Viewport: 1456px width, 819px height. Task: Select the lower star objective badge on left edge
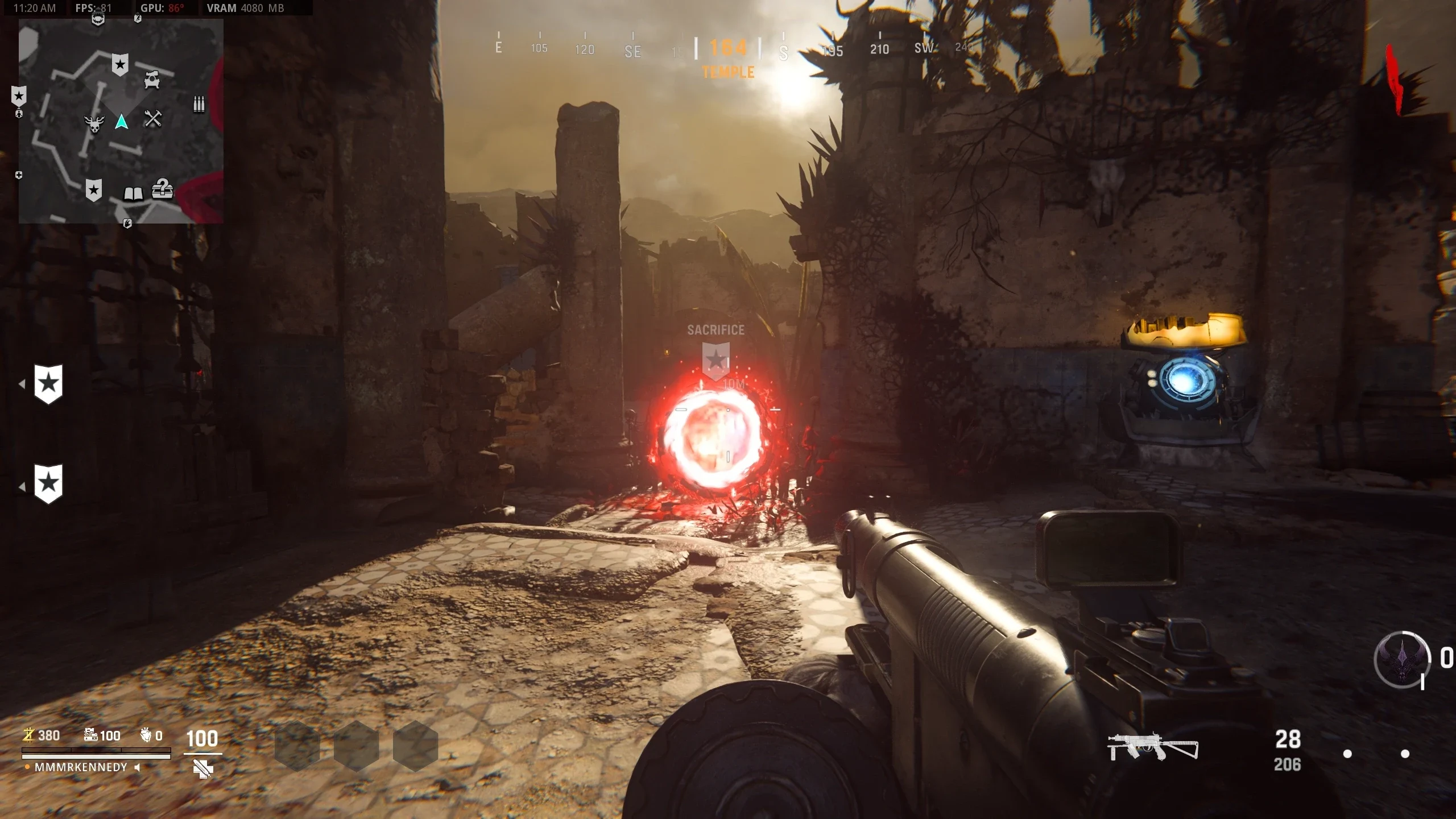pos(48,483)
